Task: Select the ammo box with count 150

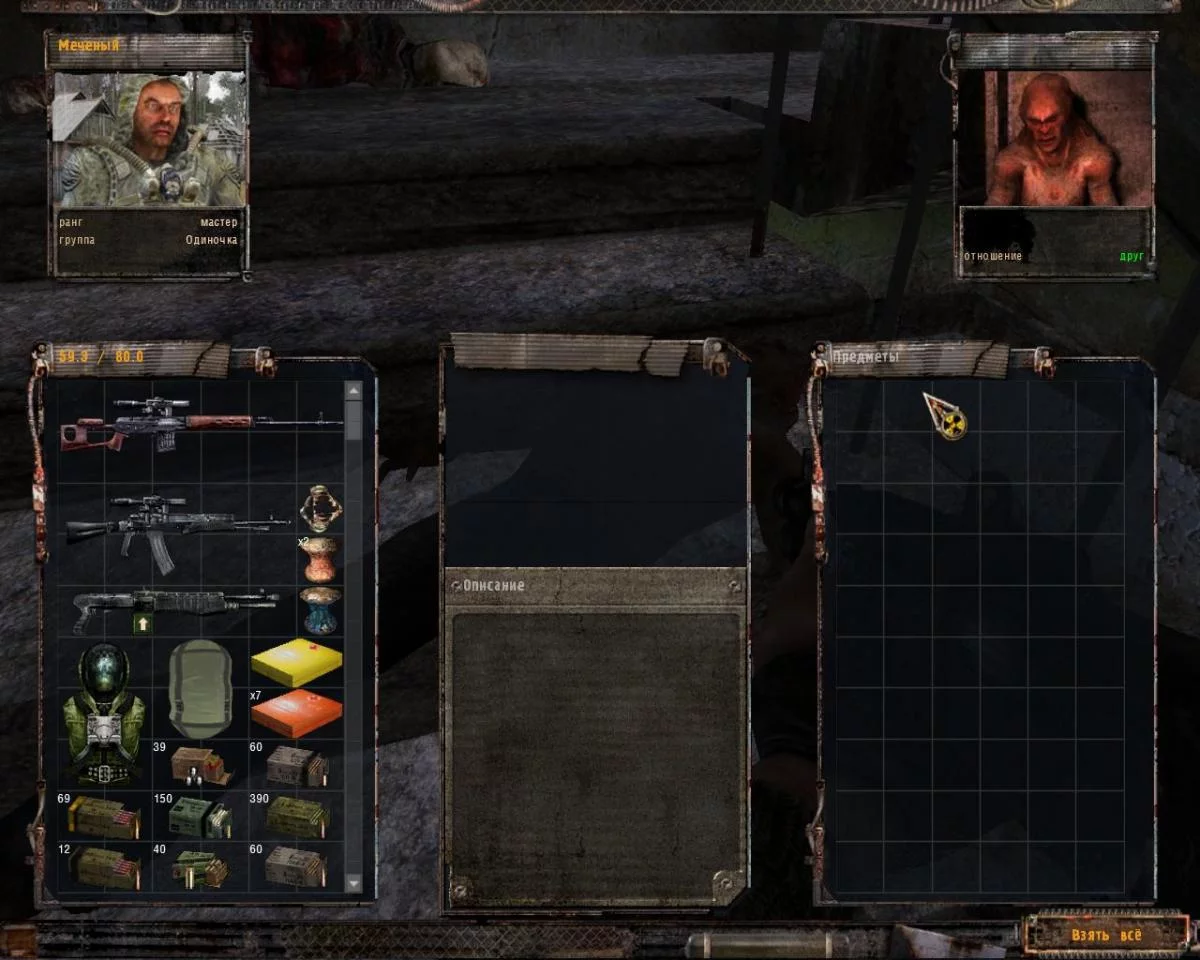Action: point(200,816)
